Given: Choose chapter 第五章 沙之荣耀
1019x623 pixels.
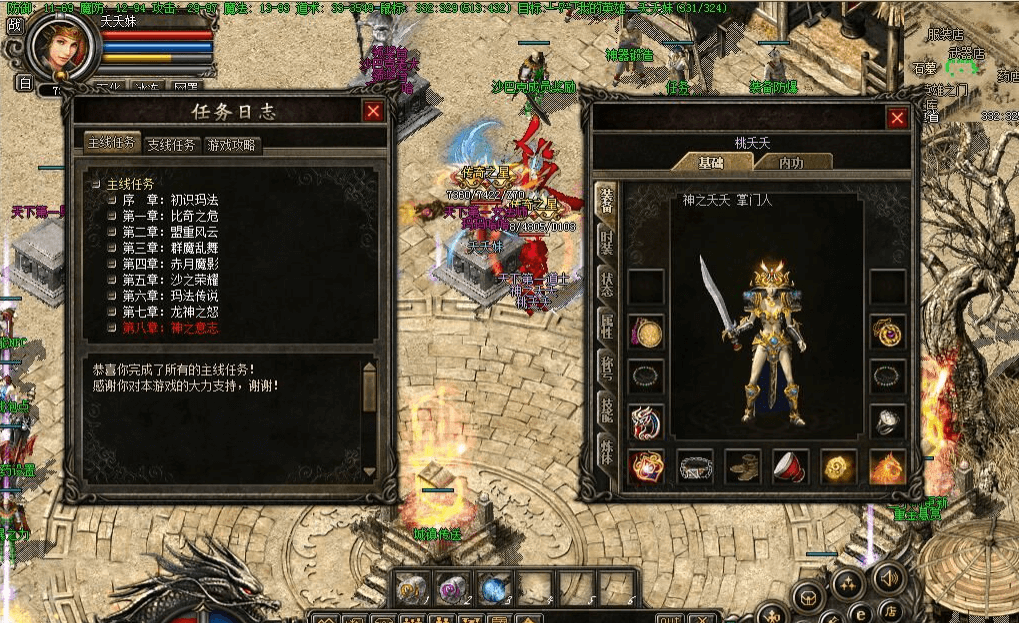Looking at the screenshot, I should tap(170, 280).
